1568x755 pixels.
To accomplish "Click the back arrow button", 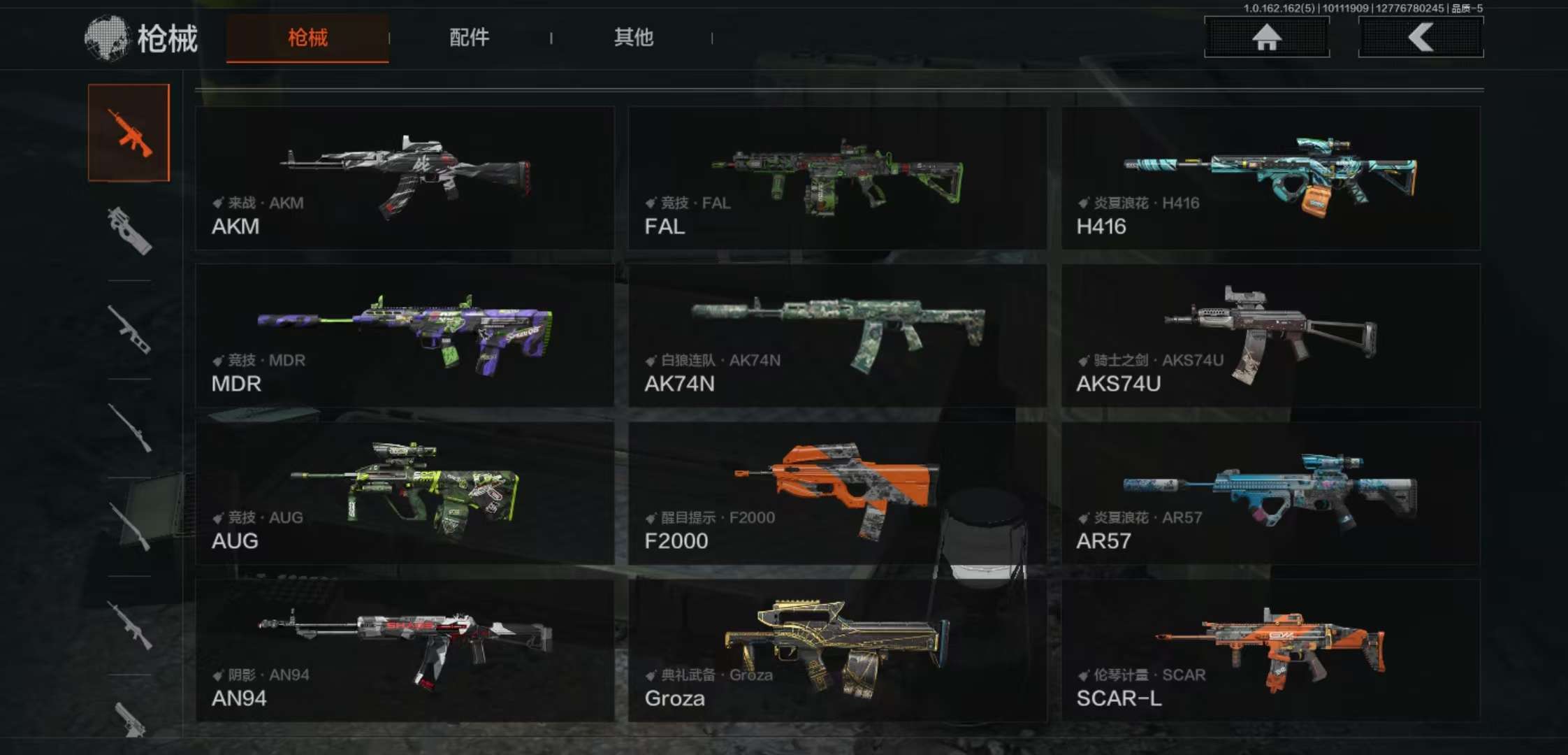I will (1421, 37).
